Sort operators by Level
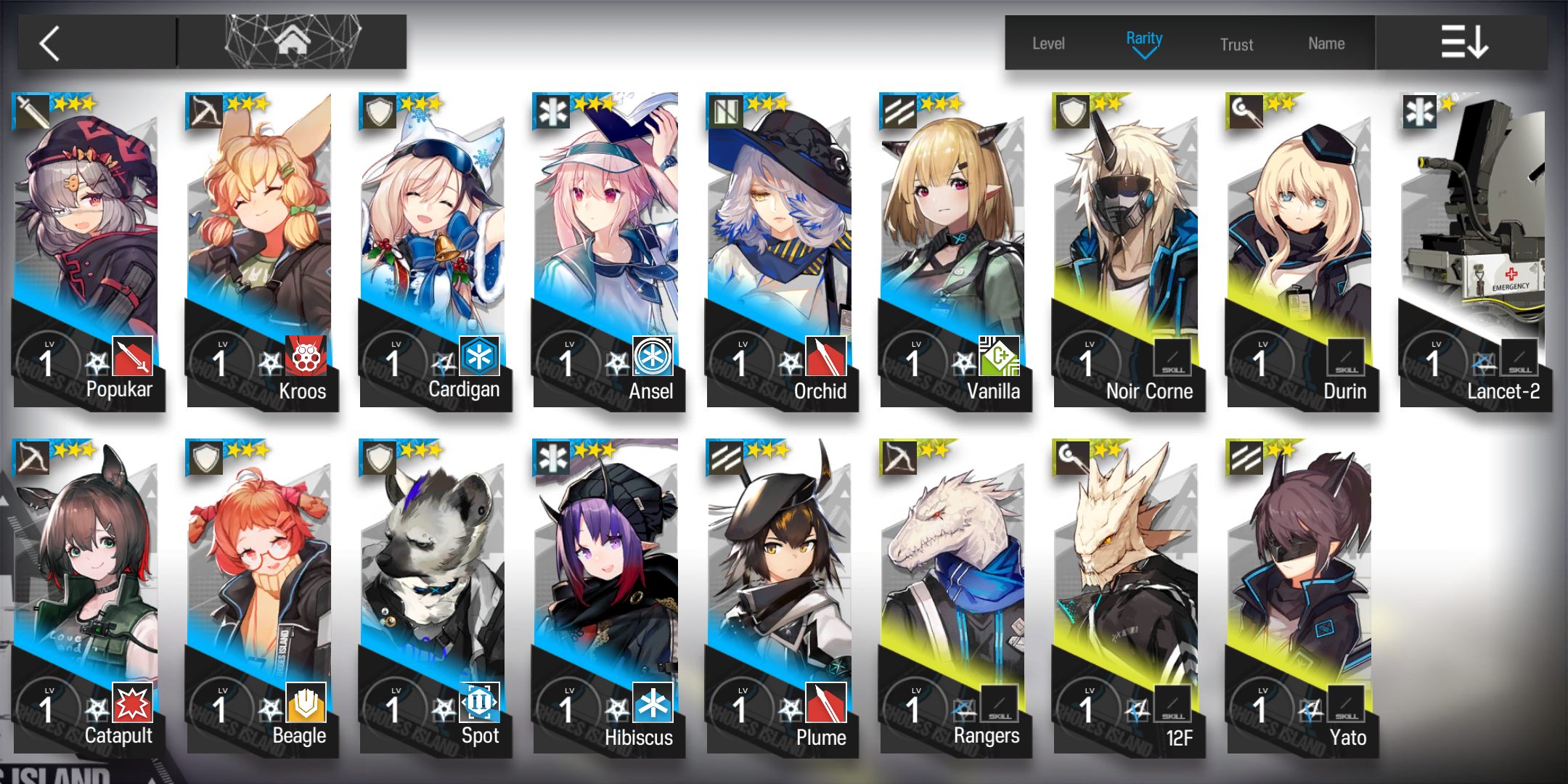1568x784 pixels. 1048,44
